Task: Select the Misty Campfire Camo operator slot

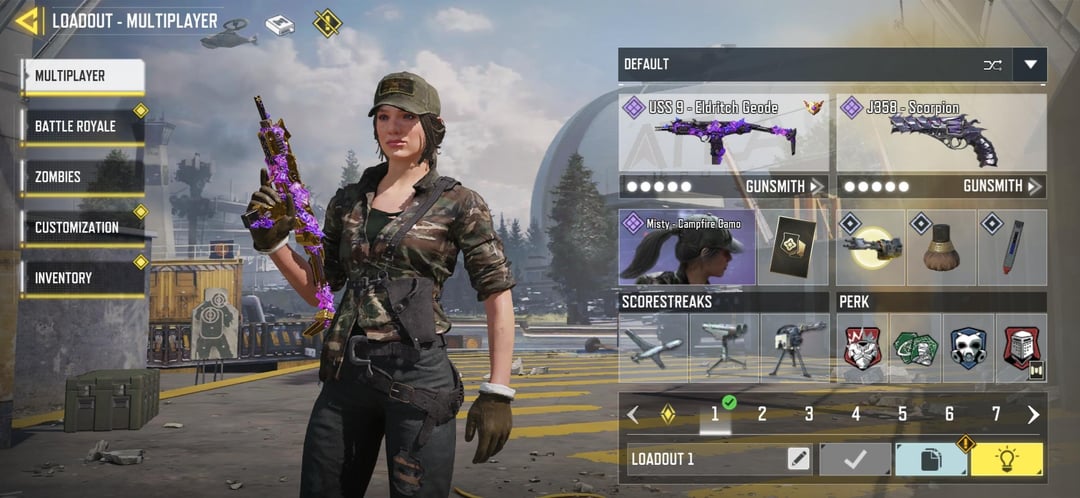Action: (x=687, y=247)
